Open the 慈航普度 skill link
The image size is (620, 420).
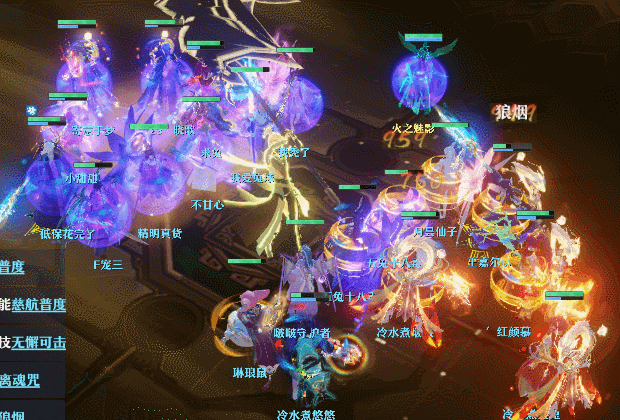click(40, 305)
